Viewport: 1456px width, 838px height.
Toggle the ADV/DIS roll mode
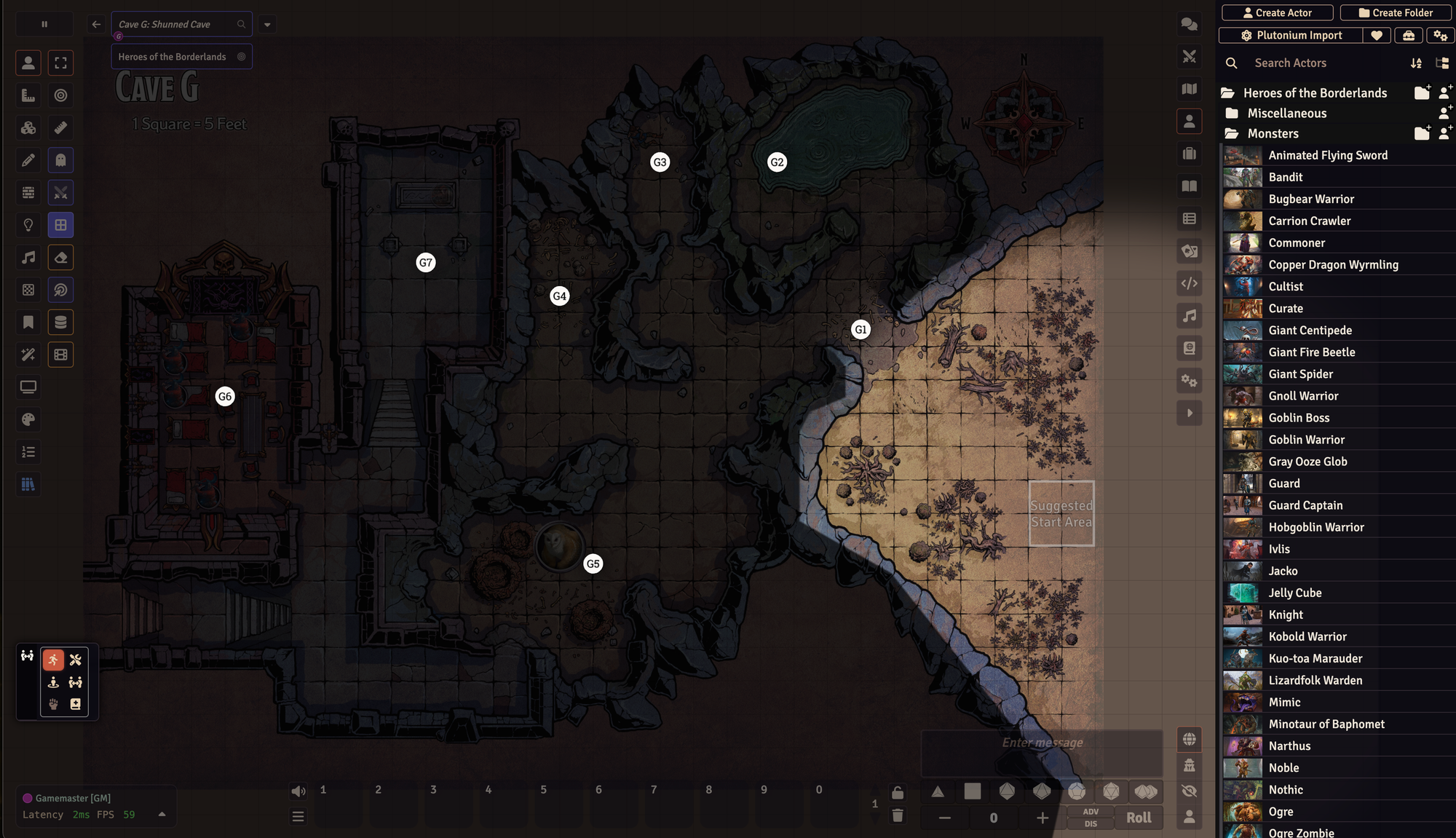click(x=1091, y=818)
